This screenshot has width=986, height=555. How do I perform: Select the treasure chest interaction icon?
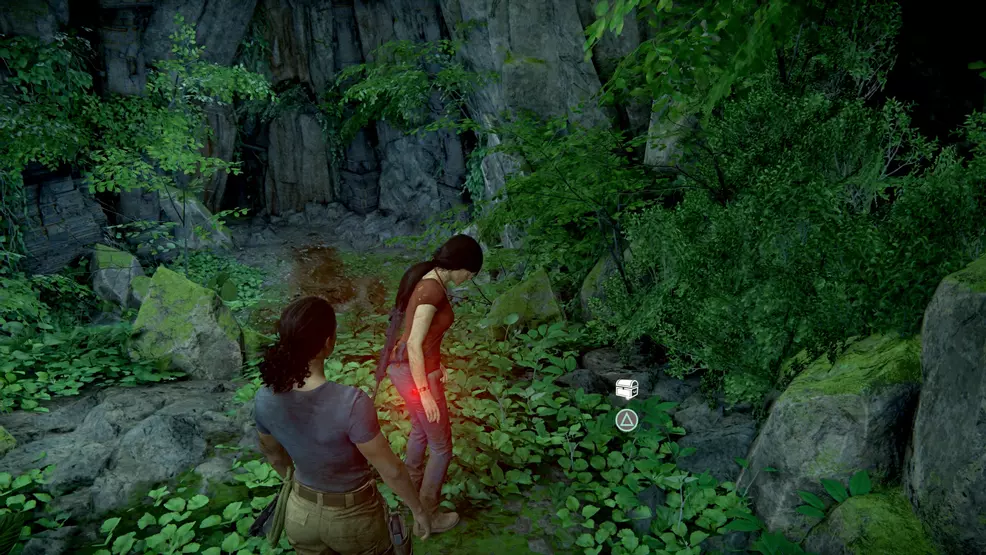tap(626, 390)
